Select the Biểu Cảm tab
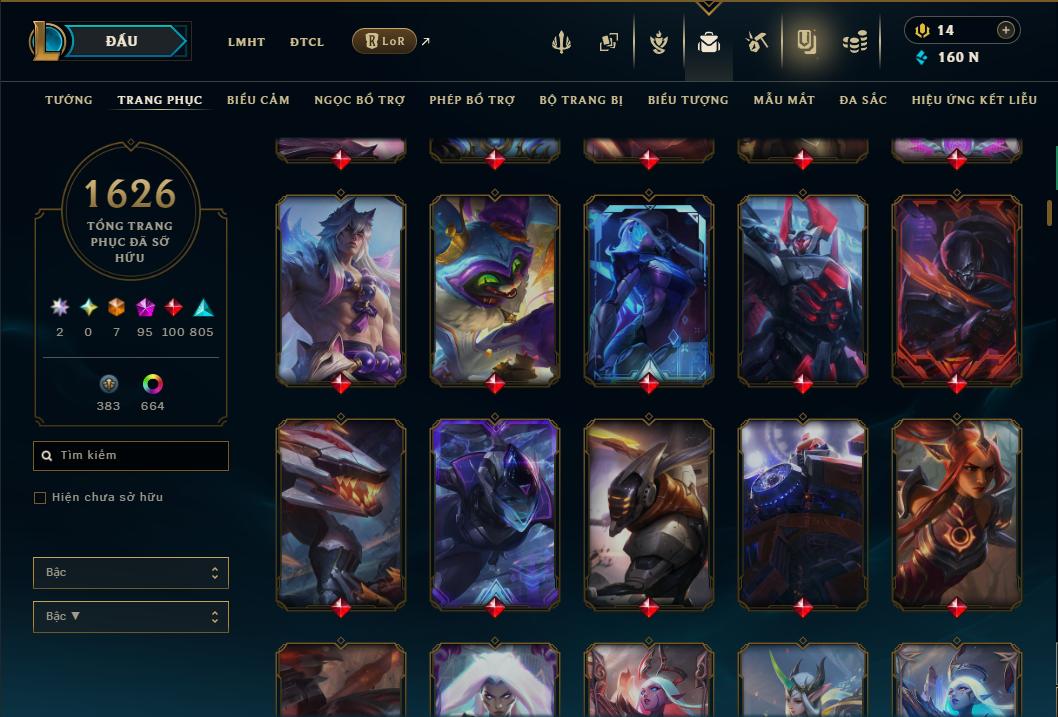The image size is (1058, 717). click(x=258, y=100)
